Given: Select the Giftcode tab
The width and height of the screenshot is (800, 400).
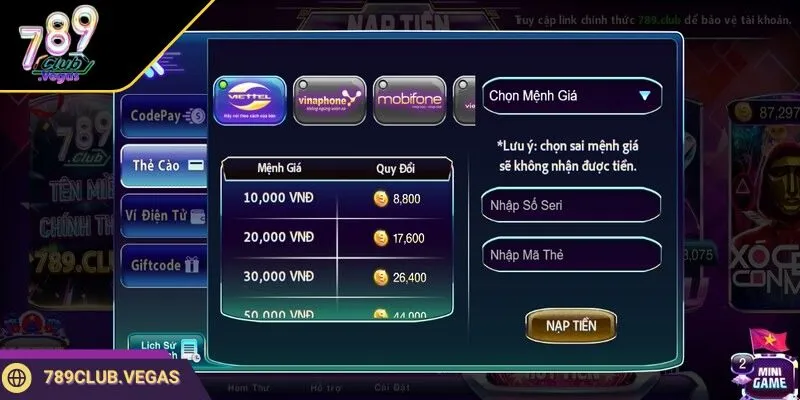Looking at the screenshot, I should tap(164, 266).
